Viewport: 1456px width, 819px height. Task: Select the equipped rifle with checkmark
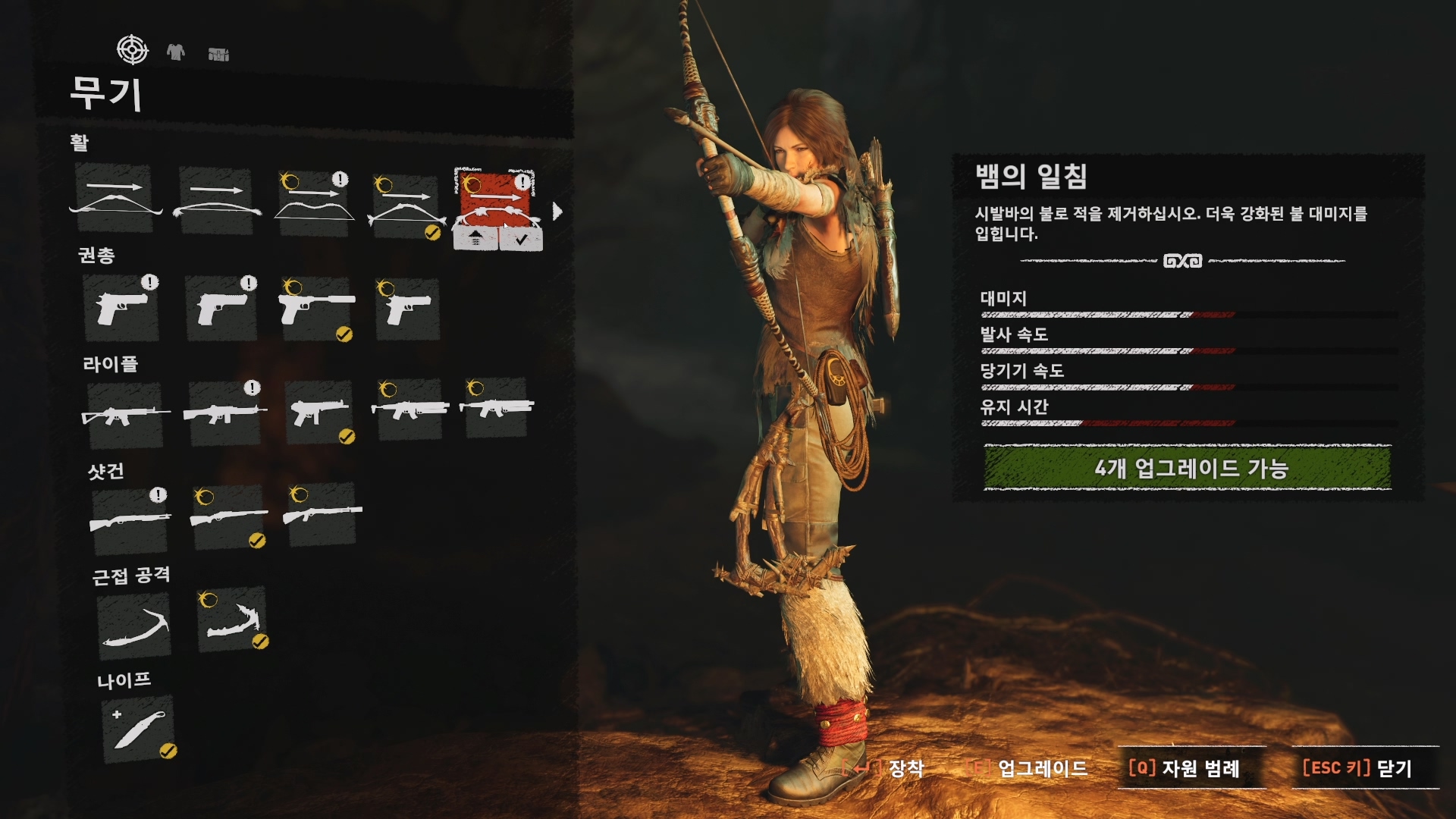pyautogui.click(x=319, y=413)
